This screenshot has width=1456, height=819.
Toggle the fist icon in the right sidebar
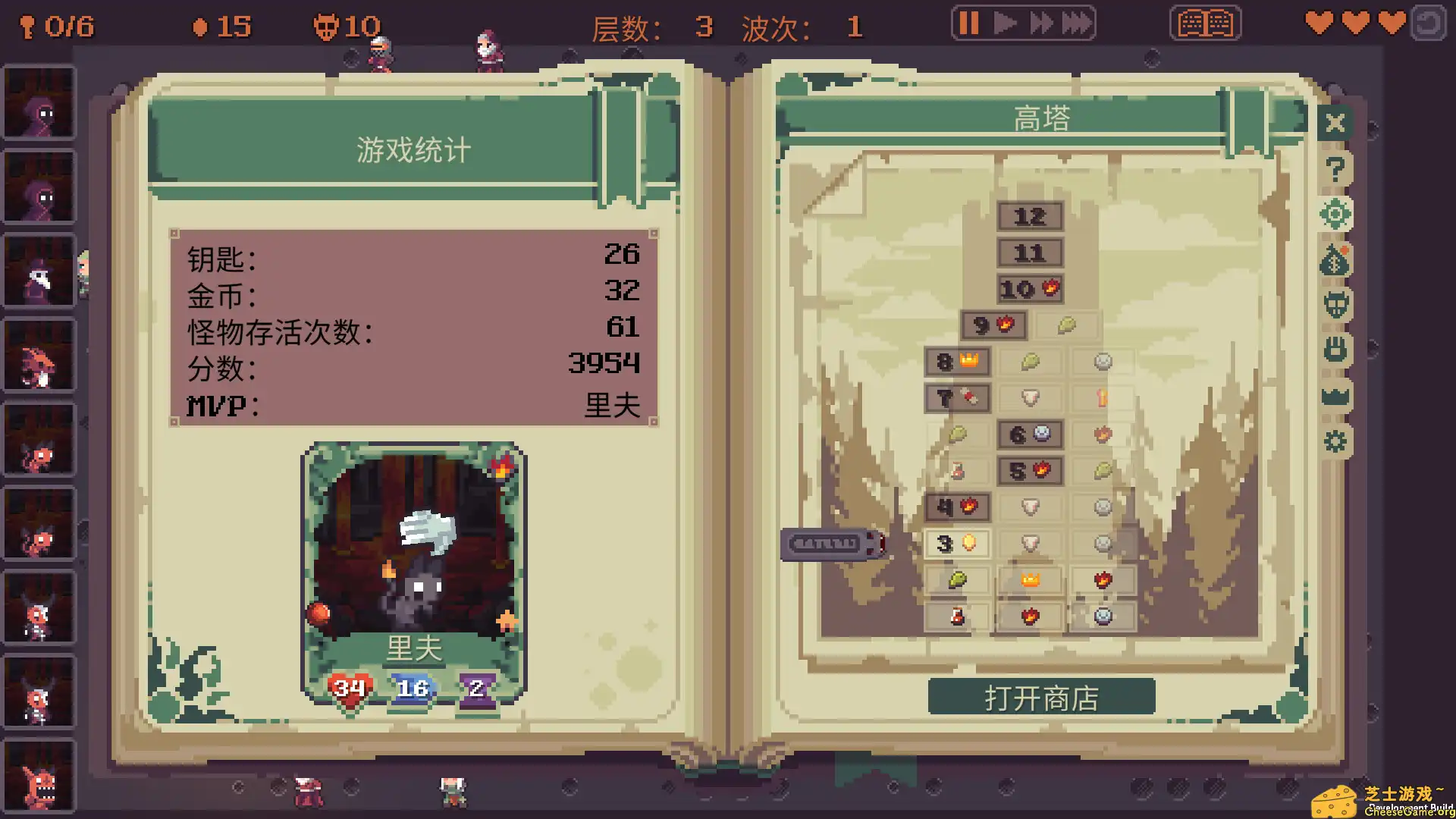point(1335,348)
